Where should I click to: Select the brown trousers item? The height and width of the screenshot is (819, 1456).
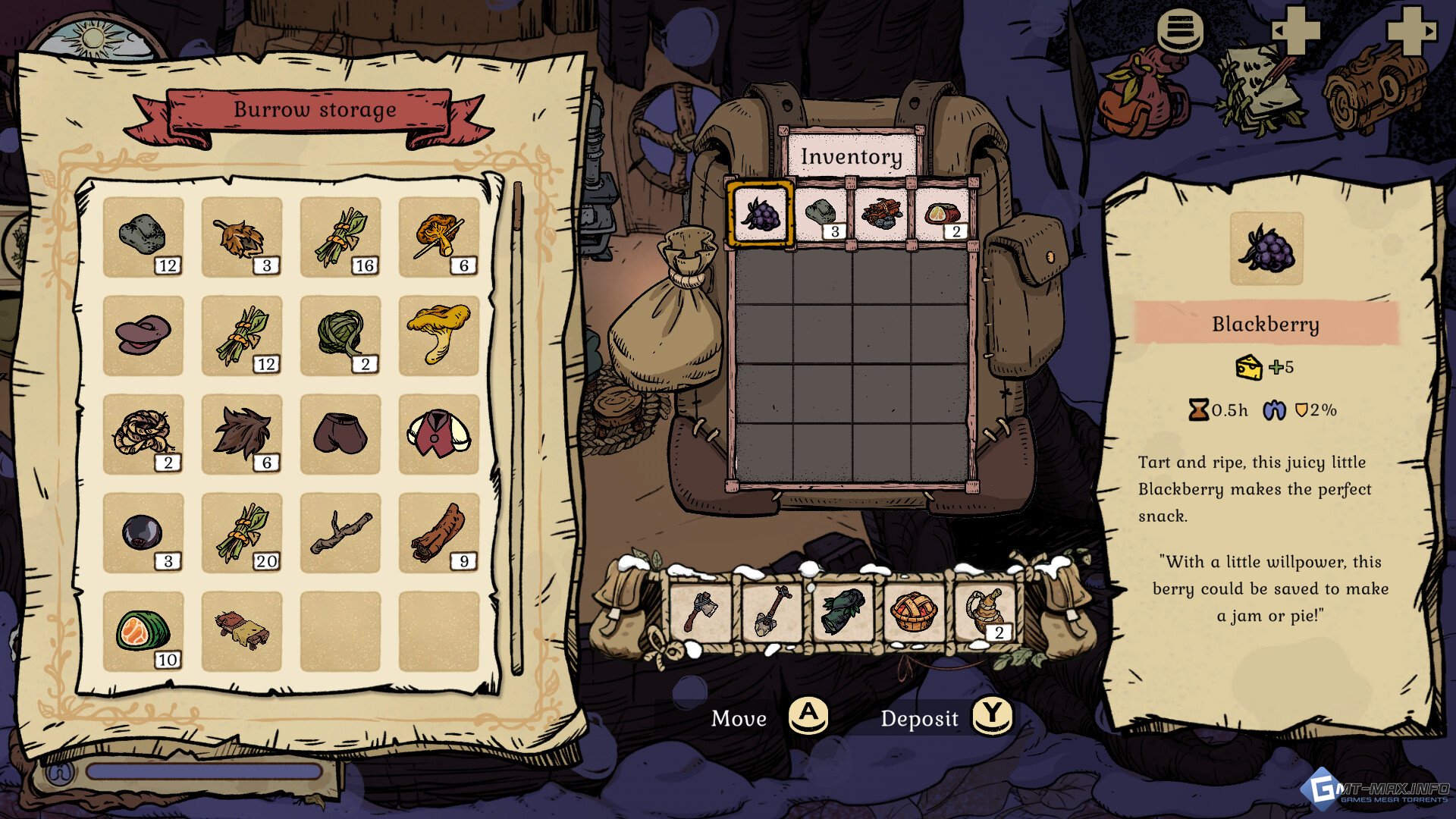[340, 434]
